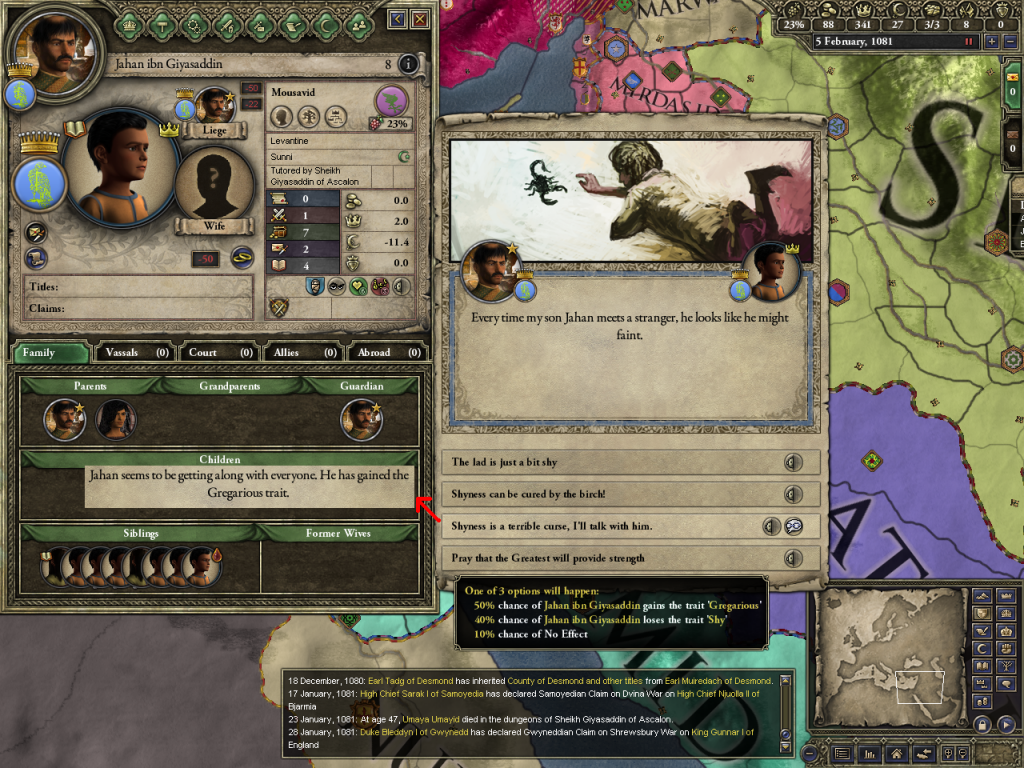This screenshot has height=768, width=1024.
Task: Open character info button beside the name
Action: (x=408, y=65)
